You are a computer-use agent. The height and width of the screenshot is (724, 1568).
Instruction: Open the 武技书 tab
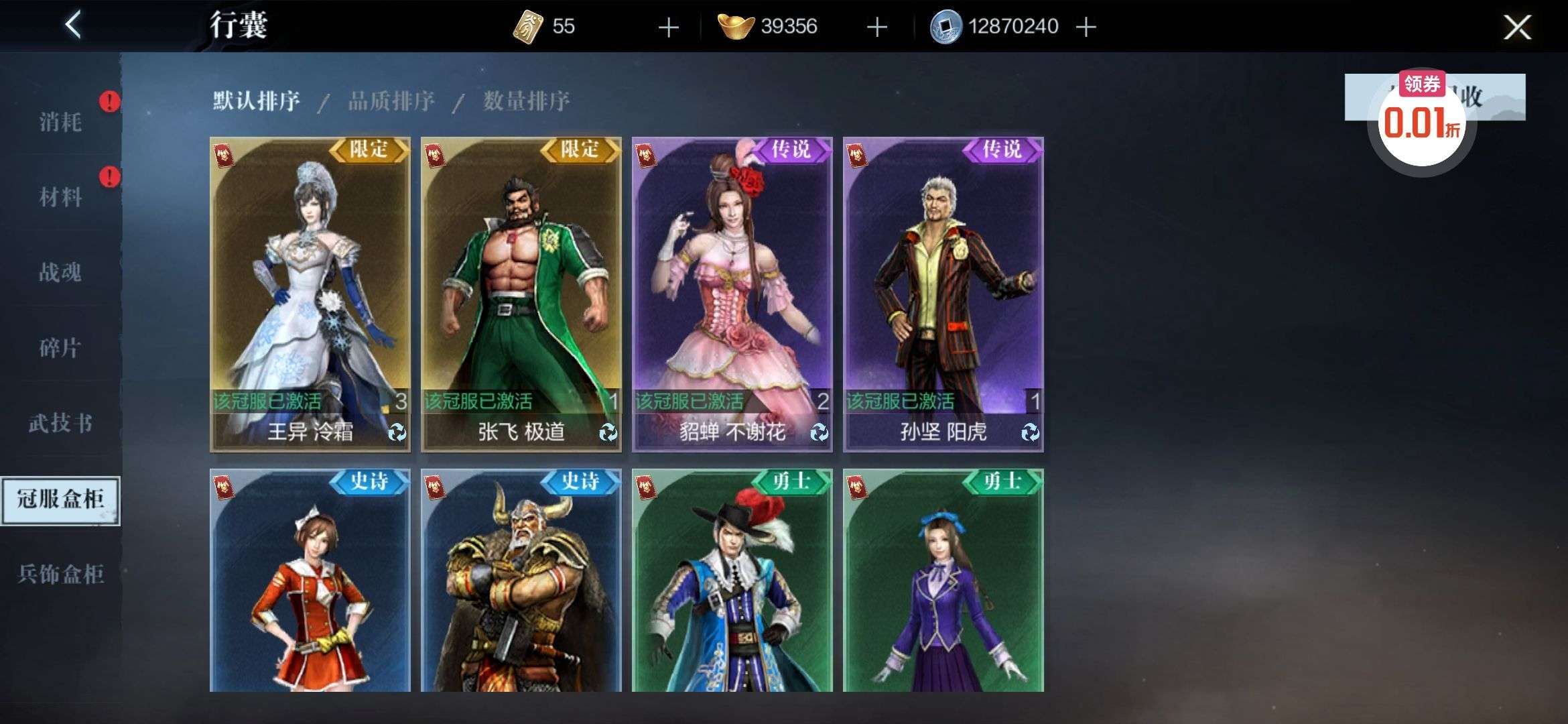pos(60,423)
